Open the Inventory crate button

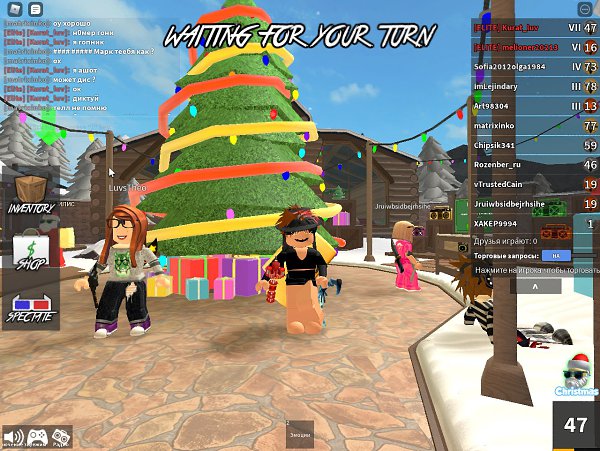(30, 194)
